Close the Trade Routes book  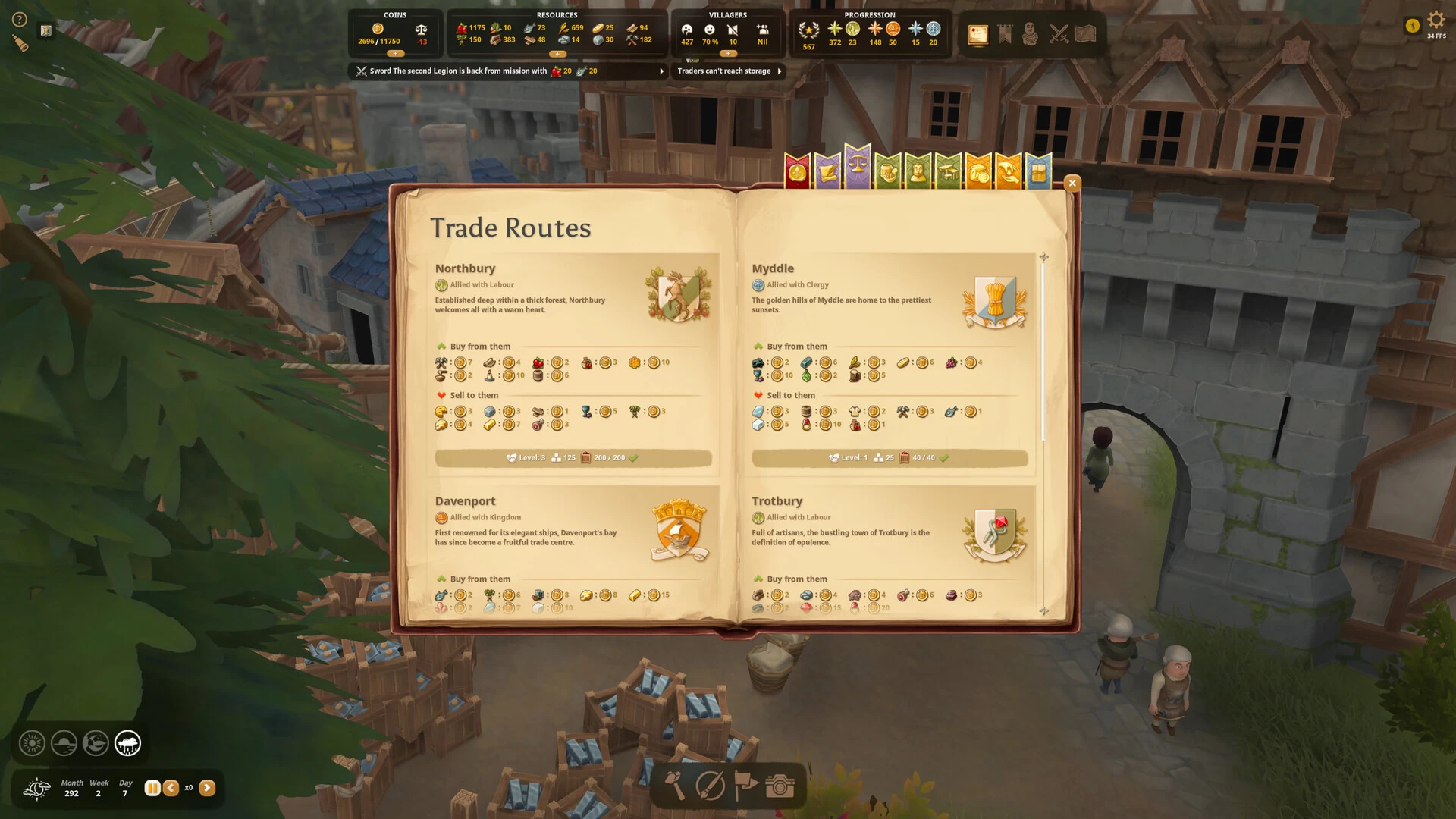click(x=1072, y=183)
